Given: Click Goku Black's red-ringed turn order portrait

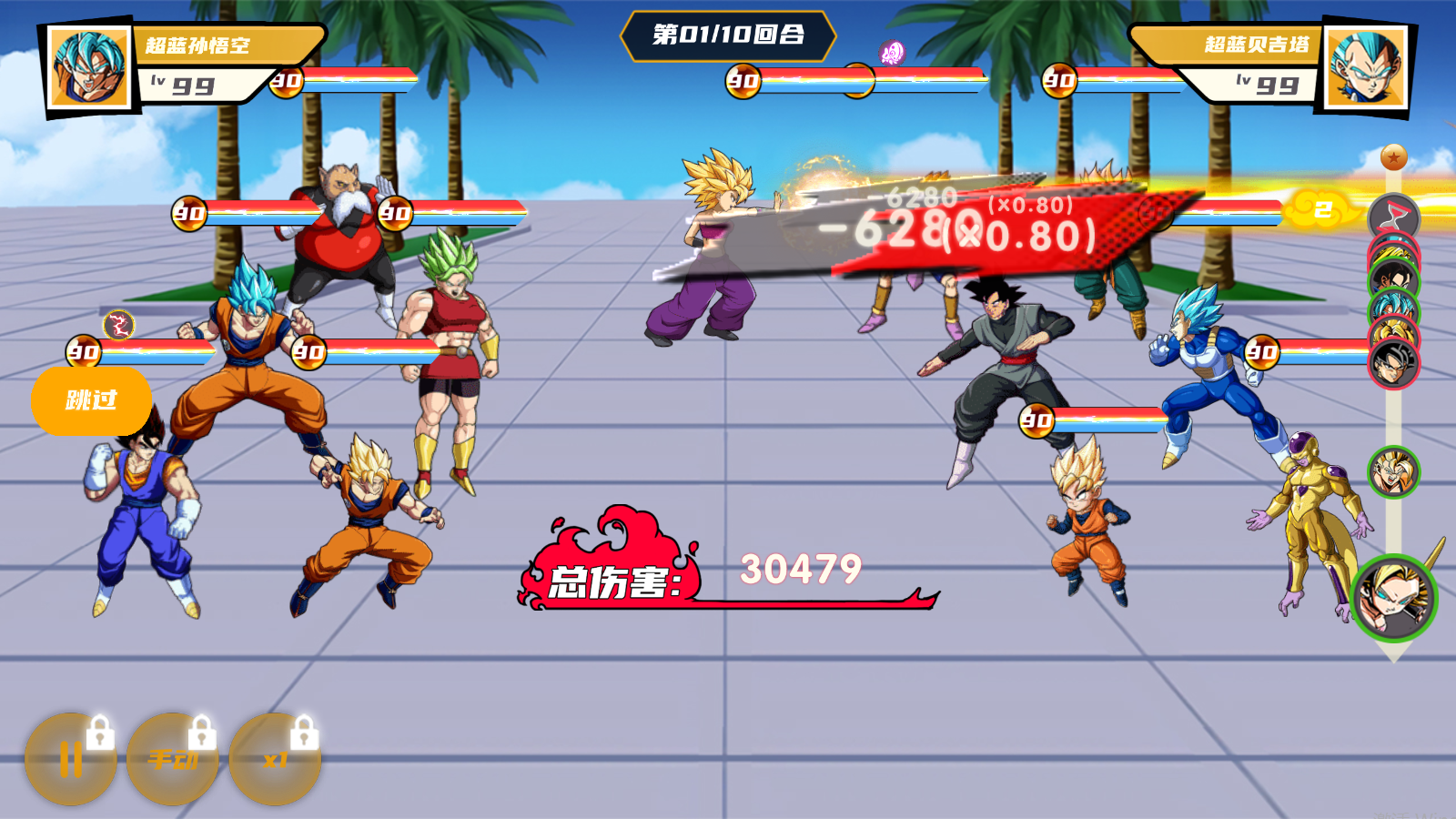Looking at the screenshot, I should (x=1394, y=364).
